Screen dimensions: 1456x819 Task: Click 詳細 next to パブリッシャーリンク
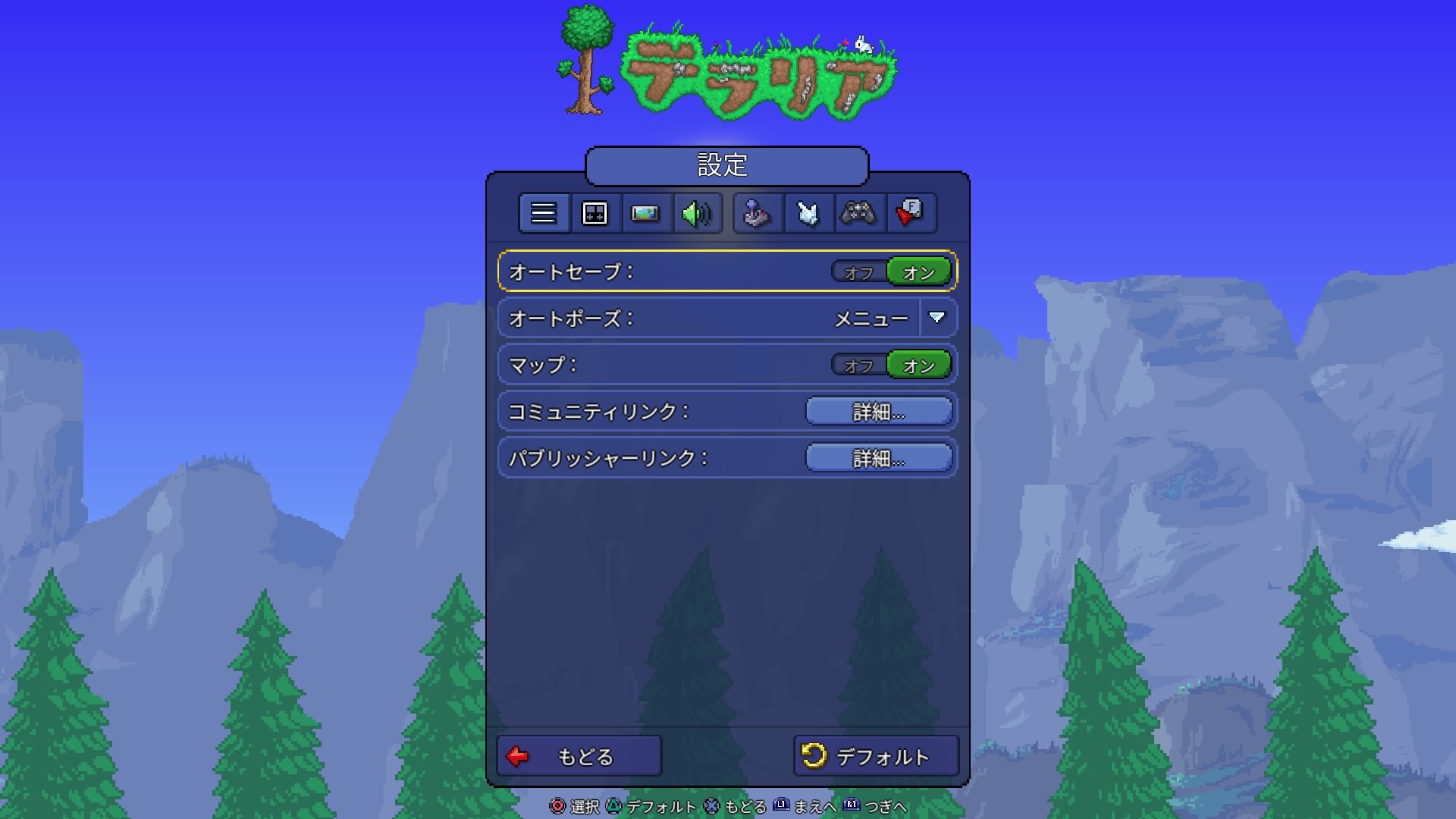tap(877, 457)
